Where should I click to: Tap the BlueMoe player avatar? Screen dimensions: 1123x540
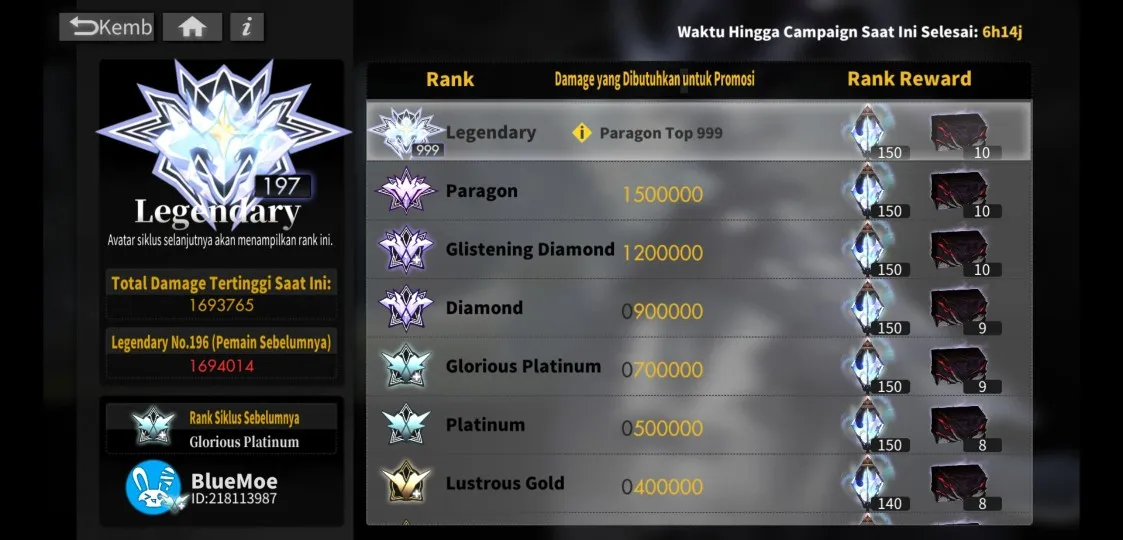tap(152, 487)
